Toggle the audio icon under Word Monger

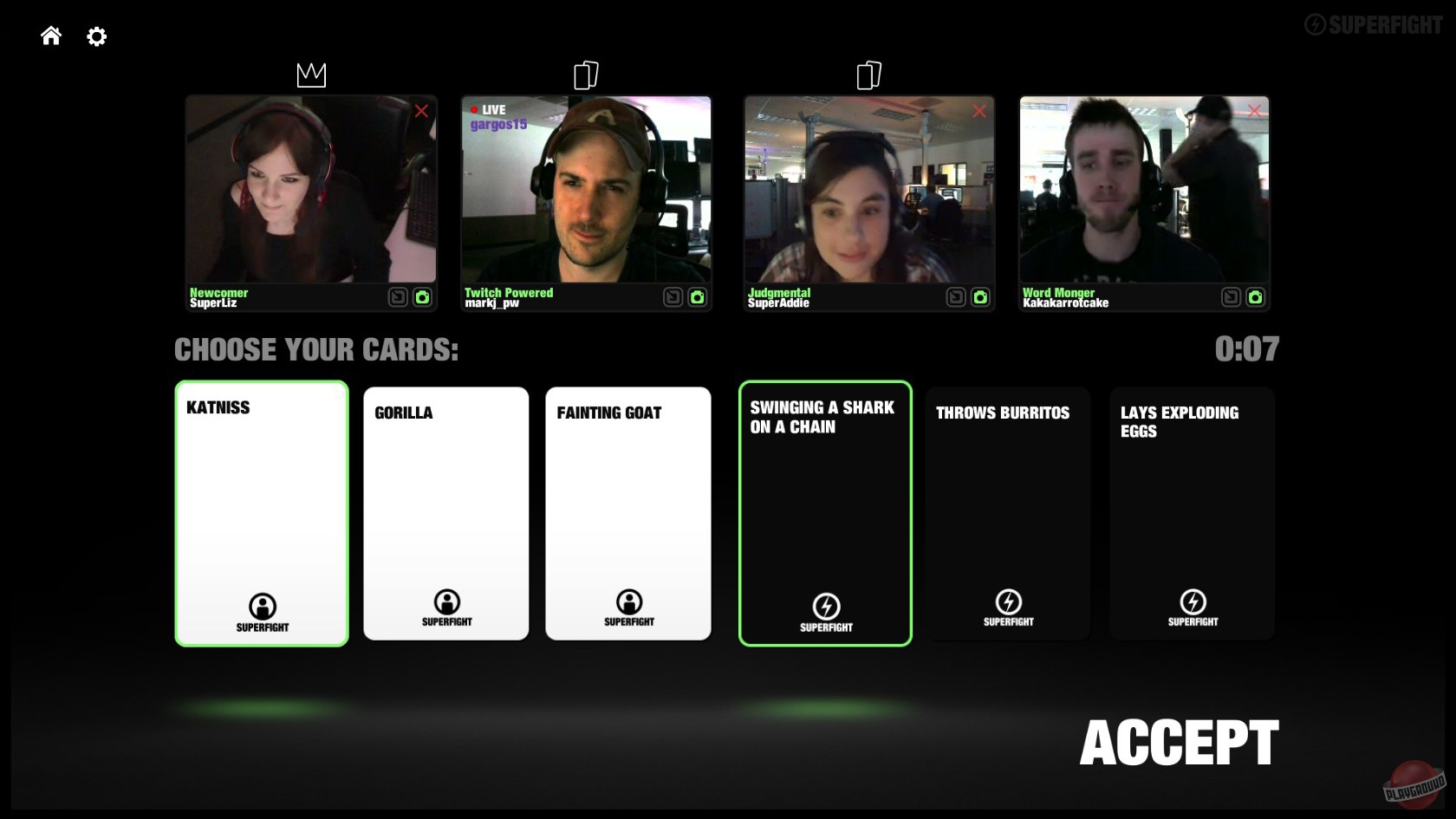1230,296
